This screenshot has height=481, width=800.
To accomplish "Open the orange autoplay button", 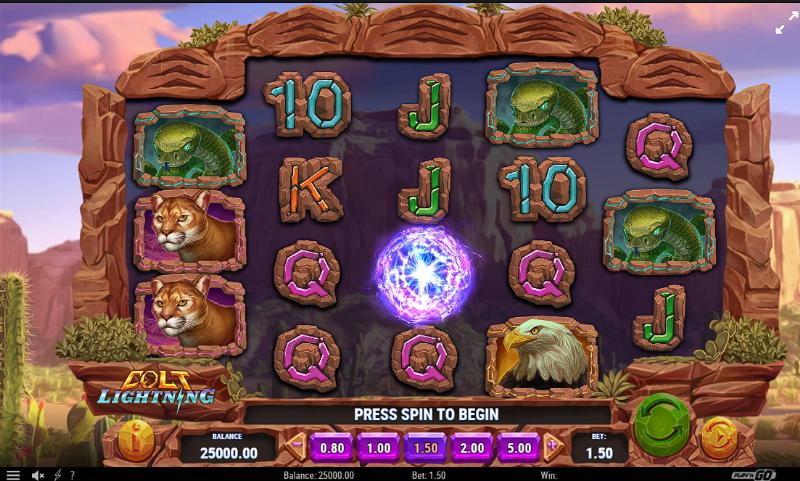I will coord(719,437).
